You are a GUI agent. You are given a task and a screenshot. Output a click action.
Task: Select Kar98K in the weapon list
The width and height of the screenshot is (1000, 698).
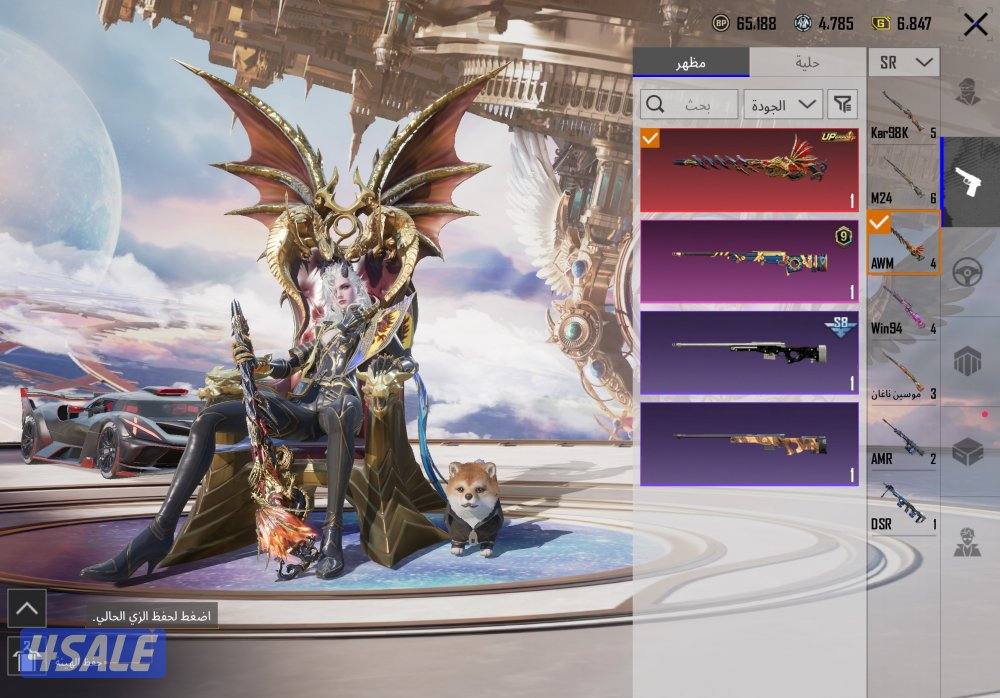click(903, 115)
